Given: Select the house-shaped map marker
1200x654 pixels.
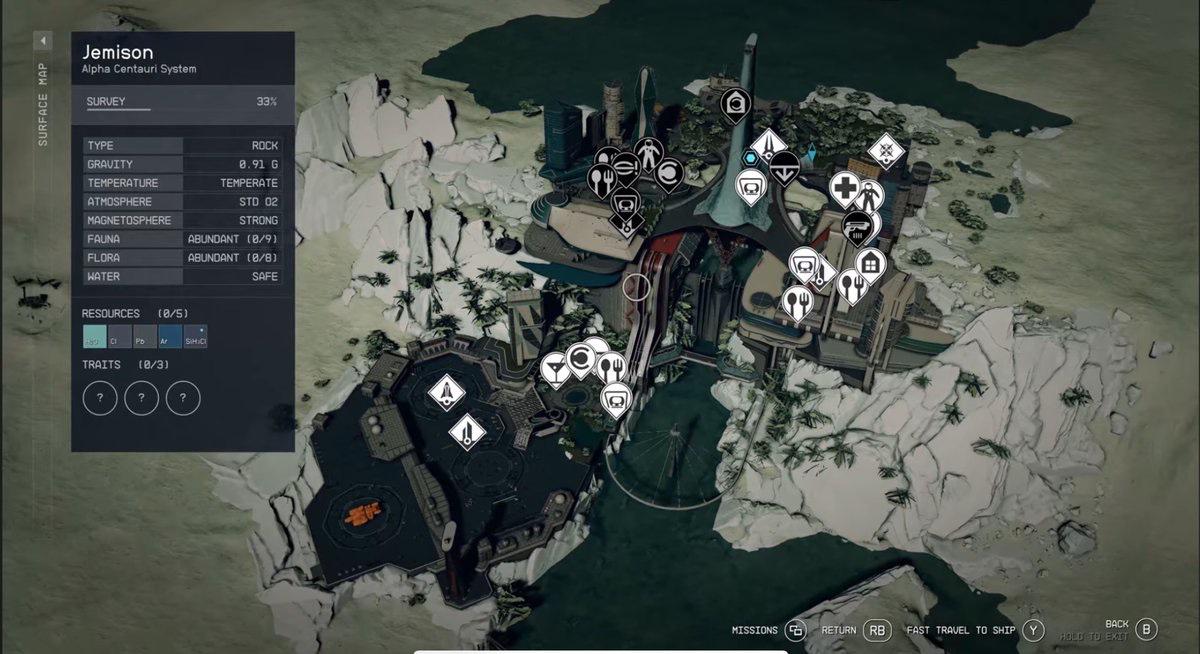Looking at the screenshot, I should tap(872, 262).
